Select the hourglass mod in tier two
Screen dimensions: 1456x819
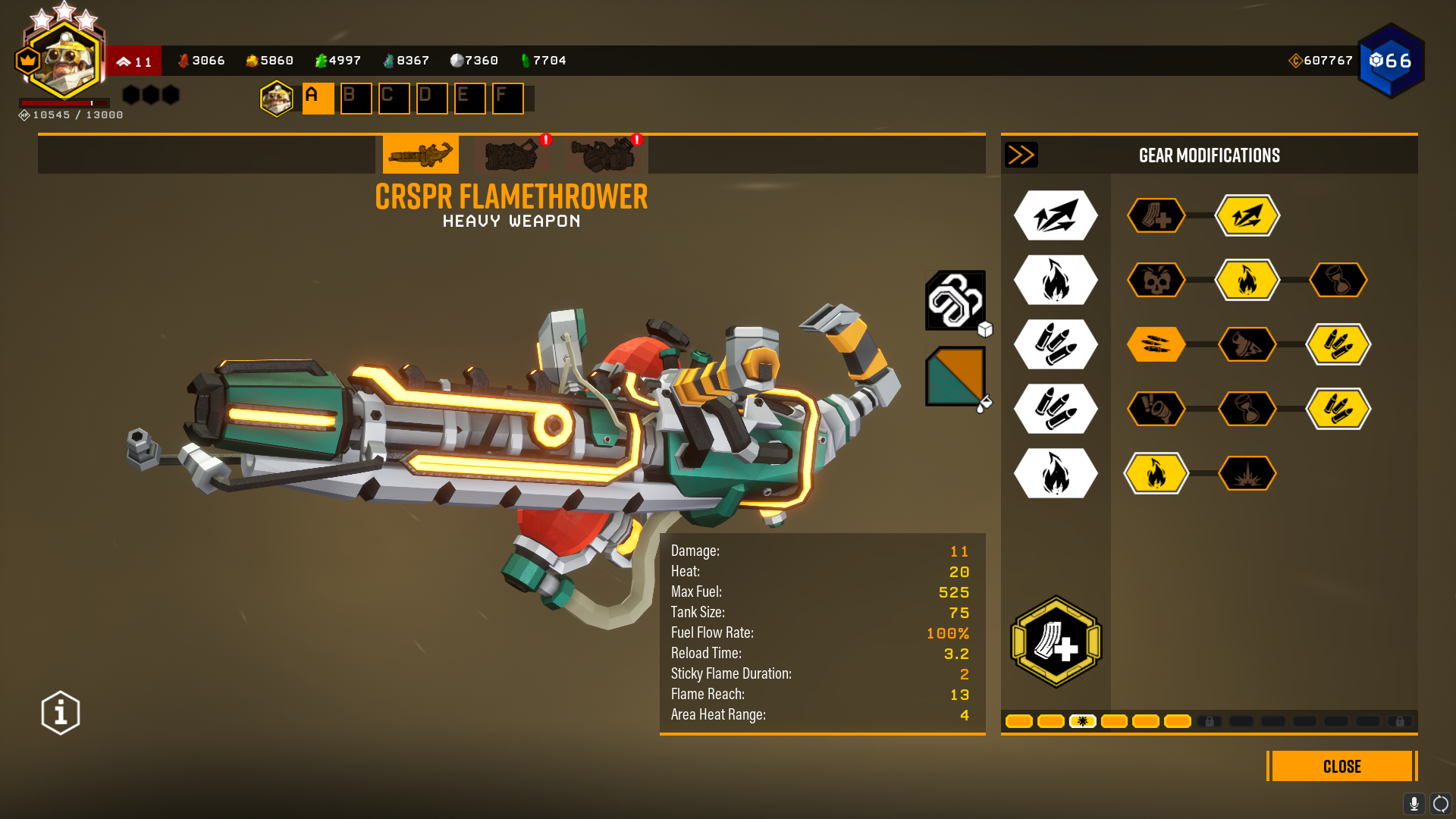point(1338,281)
